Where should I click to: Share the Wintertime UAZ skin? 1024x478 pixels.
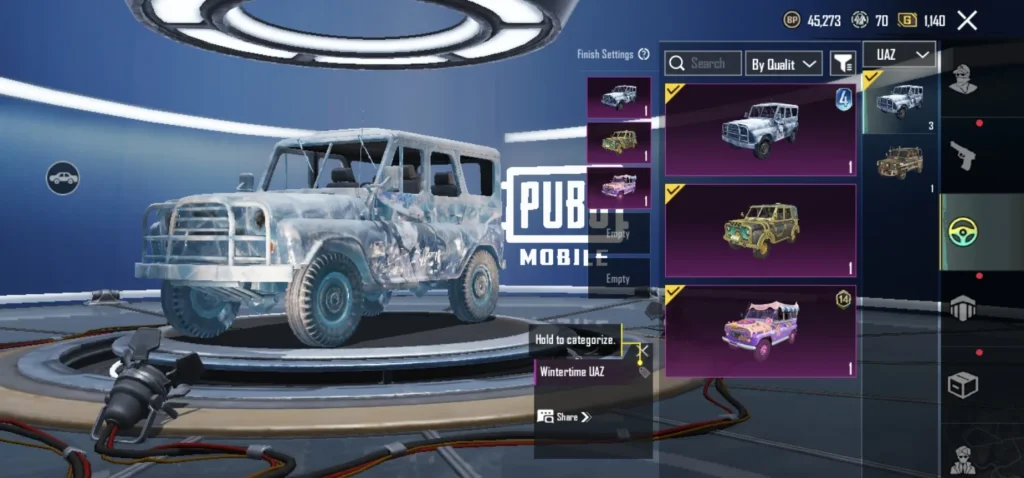pyautogui.click(x=564, y=416)
